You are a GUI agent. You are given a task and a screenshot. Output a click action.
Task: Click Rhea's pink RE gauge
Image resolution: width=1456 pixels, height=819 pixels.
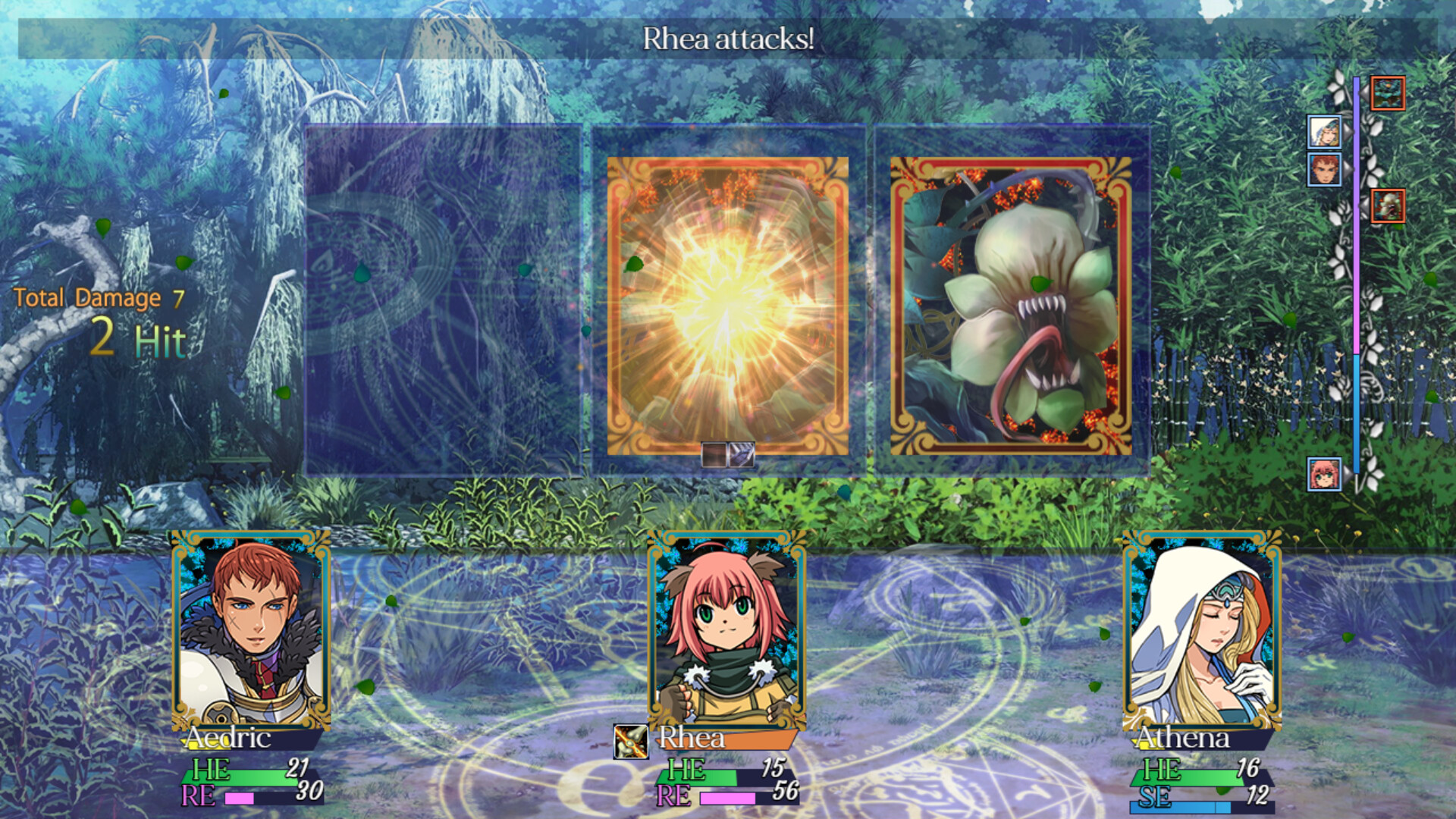point(728,796)
